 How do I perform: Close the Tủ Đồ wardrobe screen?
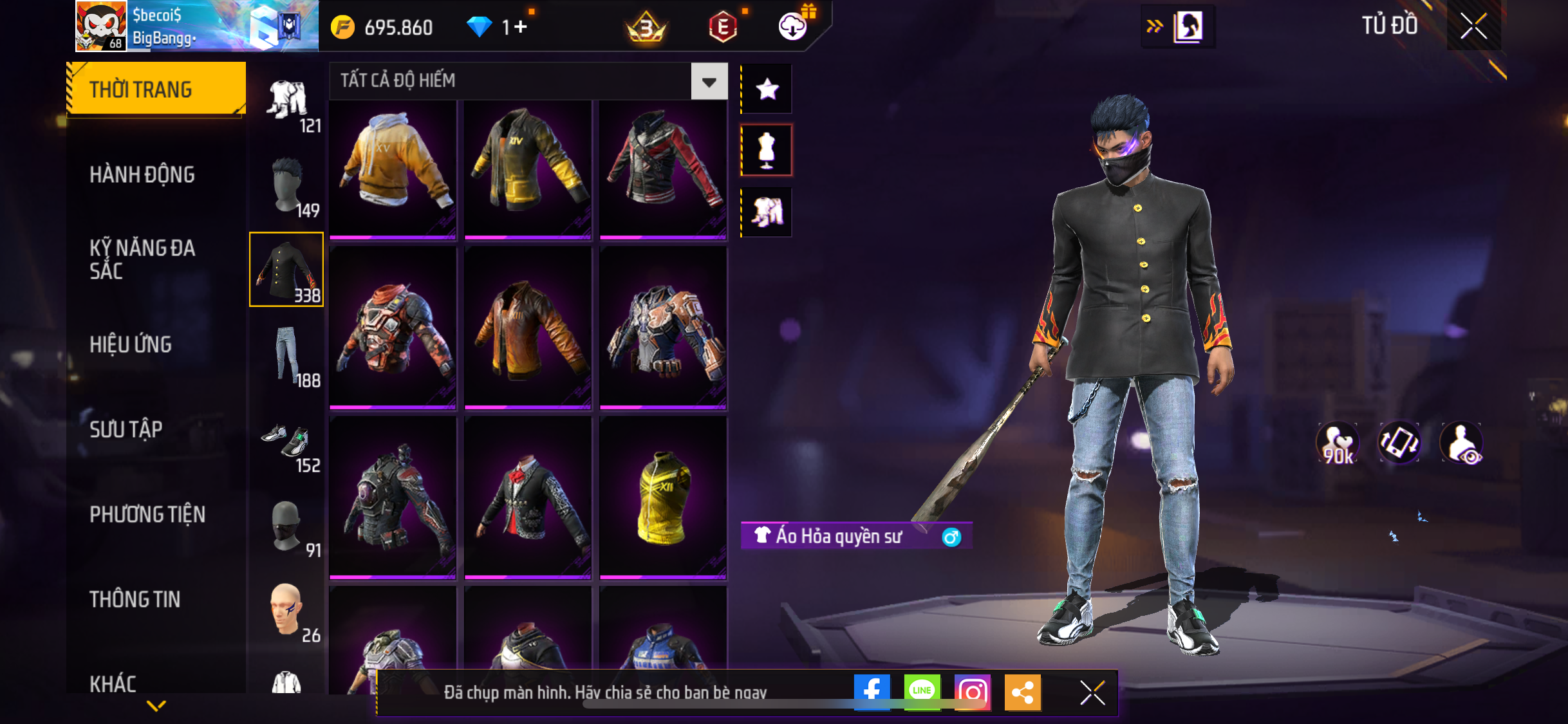tap(1473, 26)
